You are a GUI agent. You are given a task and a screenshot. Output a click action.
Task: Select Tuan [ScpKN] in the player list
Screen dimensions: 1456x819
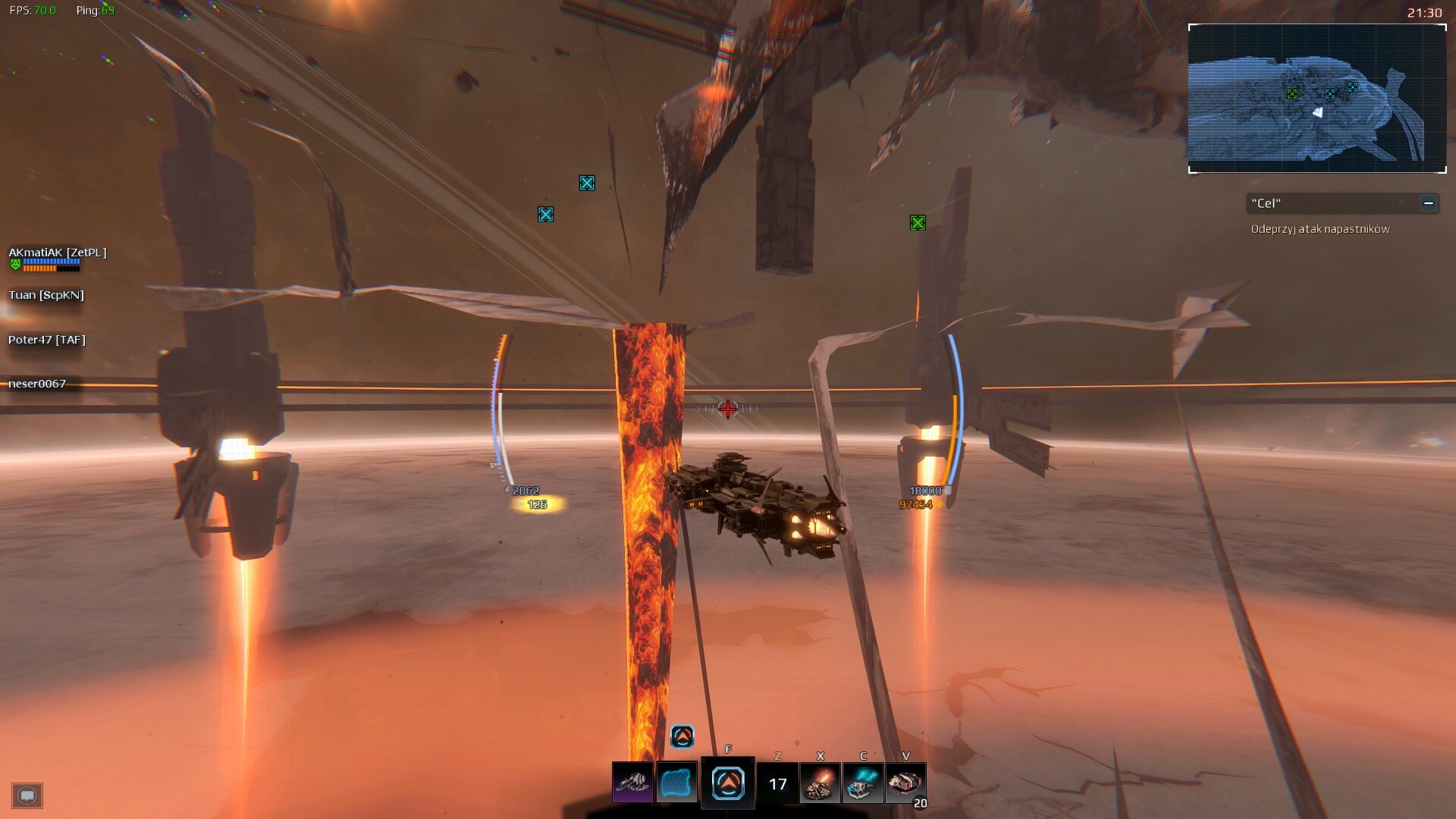click(45, 295)
